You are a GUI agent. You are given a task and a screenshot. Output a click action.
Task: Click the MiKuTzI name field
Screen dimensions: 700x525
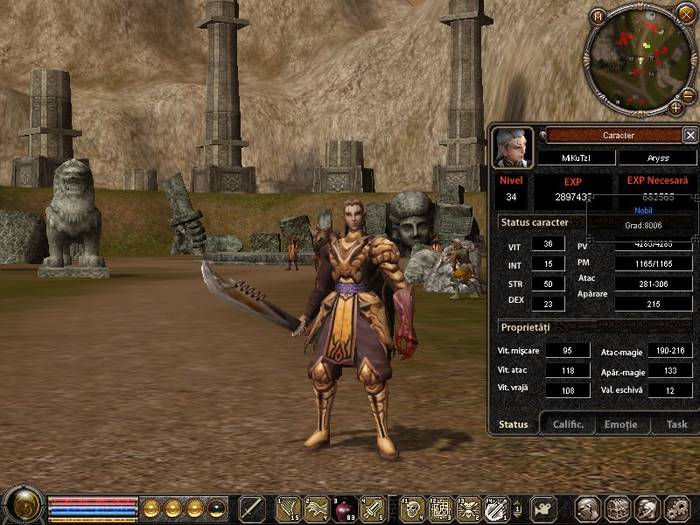[575, 158]
